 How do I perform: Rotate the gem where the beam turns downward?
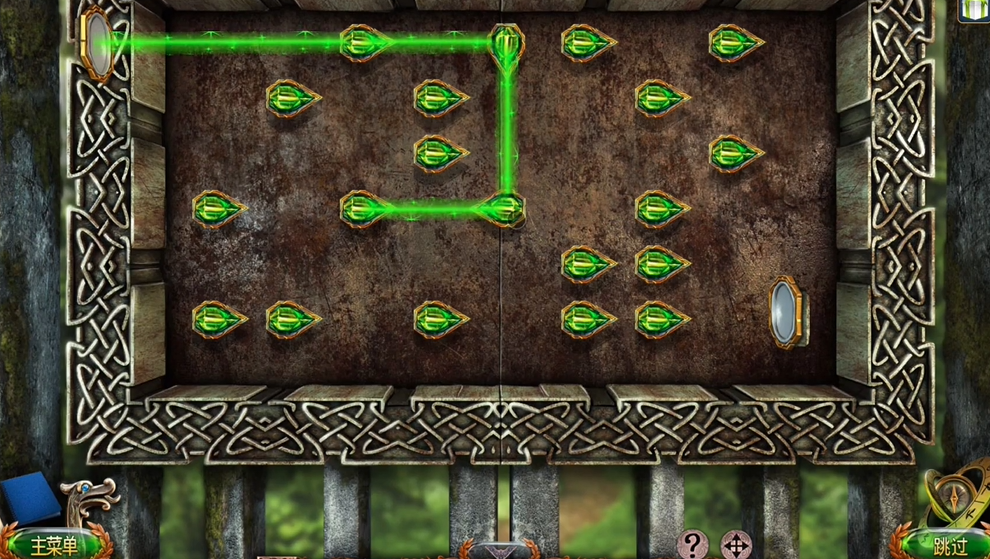click(x=507, y=42)
